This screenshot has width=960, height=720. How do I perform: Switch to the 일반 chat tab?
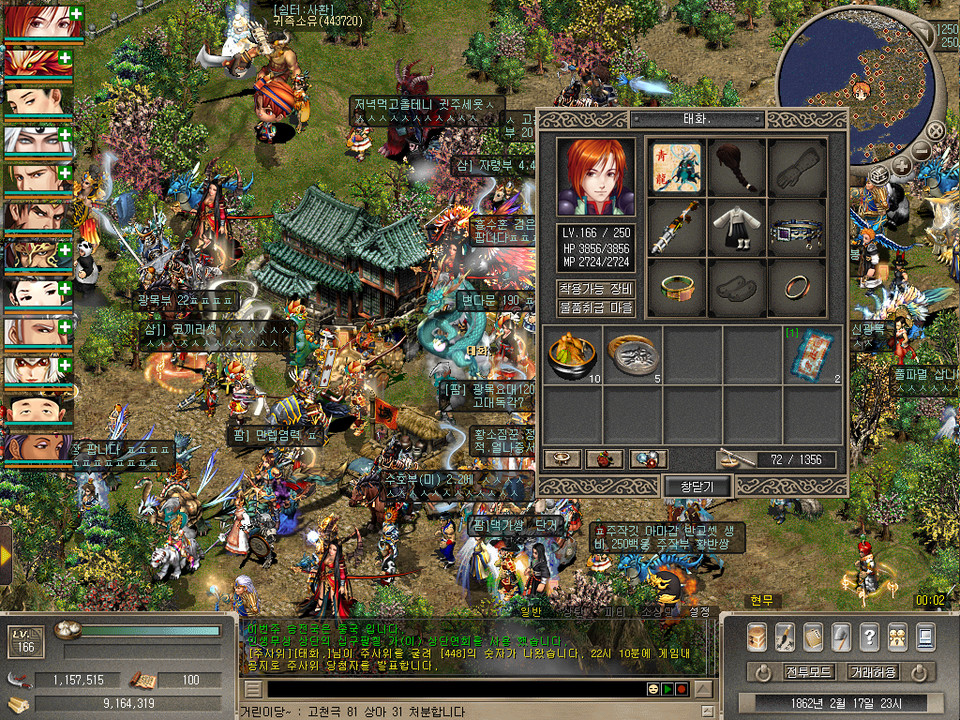pyautogui.click(x=530, y=612)
